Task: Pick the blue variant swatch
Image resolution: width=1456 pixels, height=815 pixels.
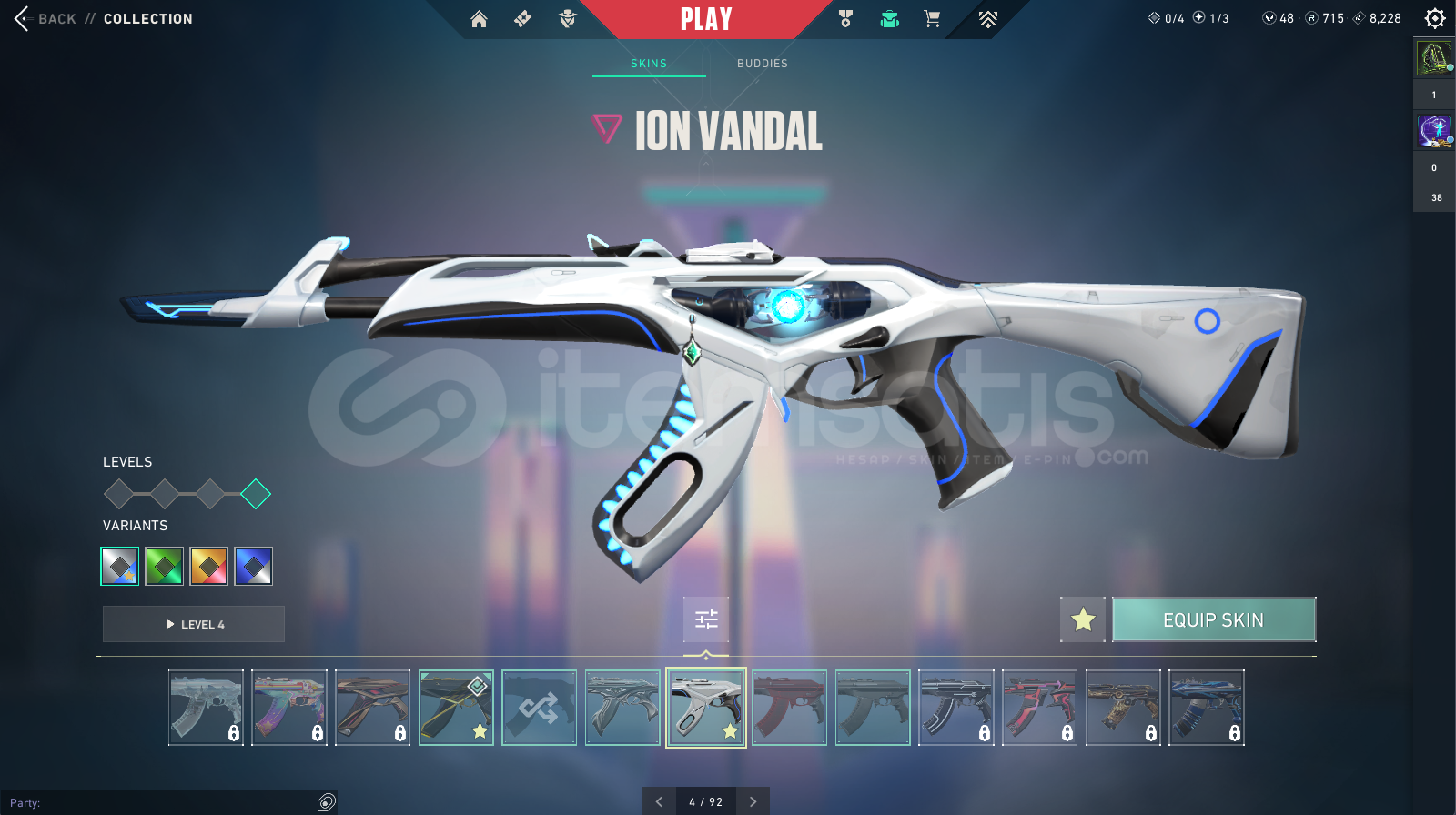Action: pyautogui.click(x=253, y=567)
